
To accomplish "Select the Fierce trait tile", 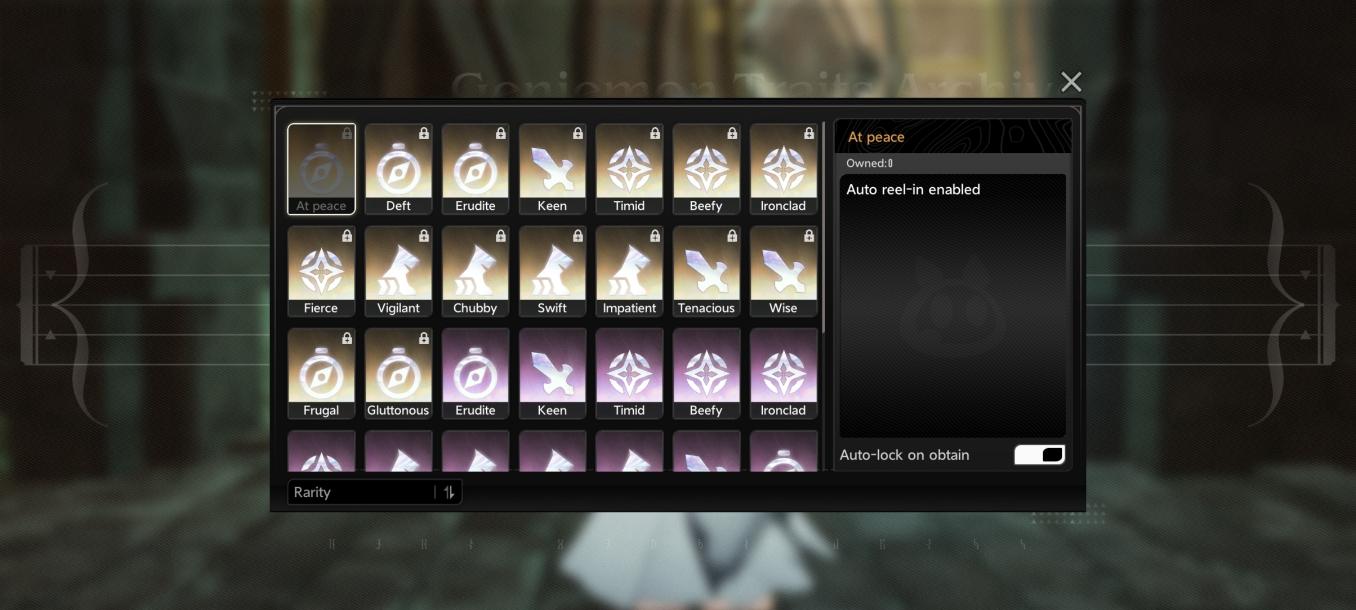I will click(321, 270).
